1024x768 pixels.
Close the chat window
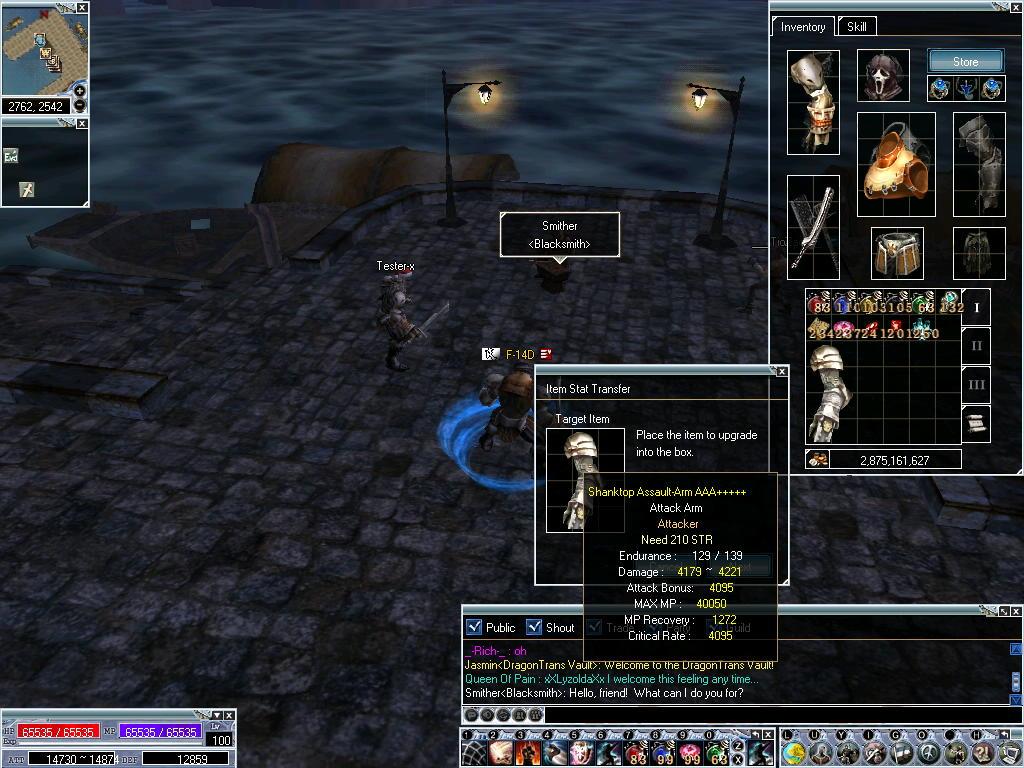(x=1017, y=610)
